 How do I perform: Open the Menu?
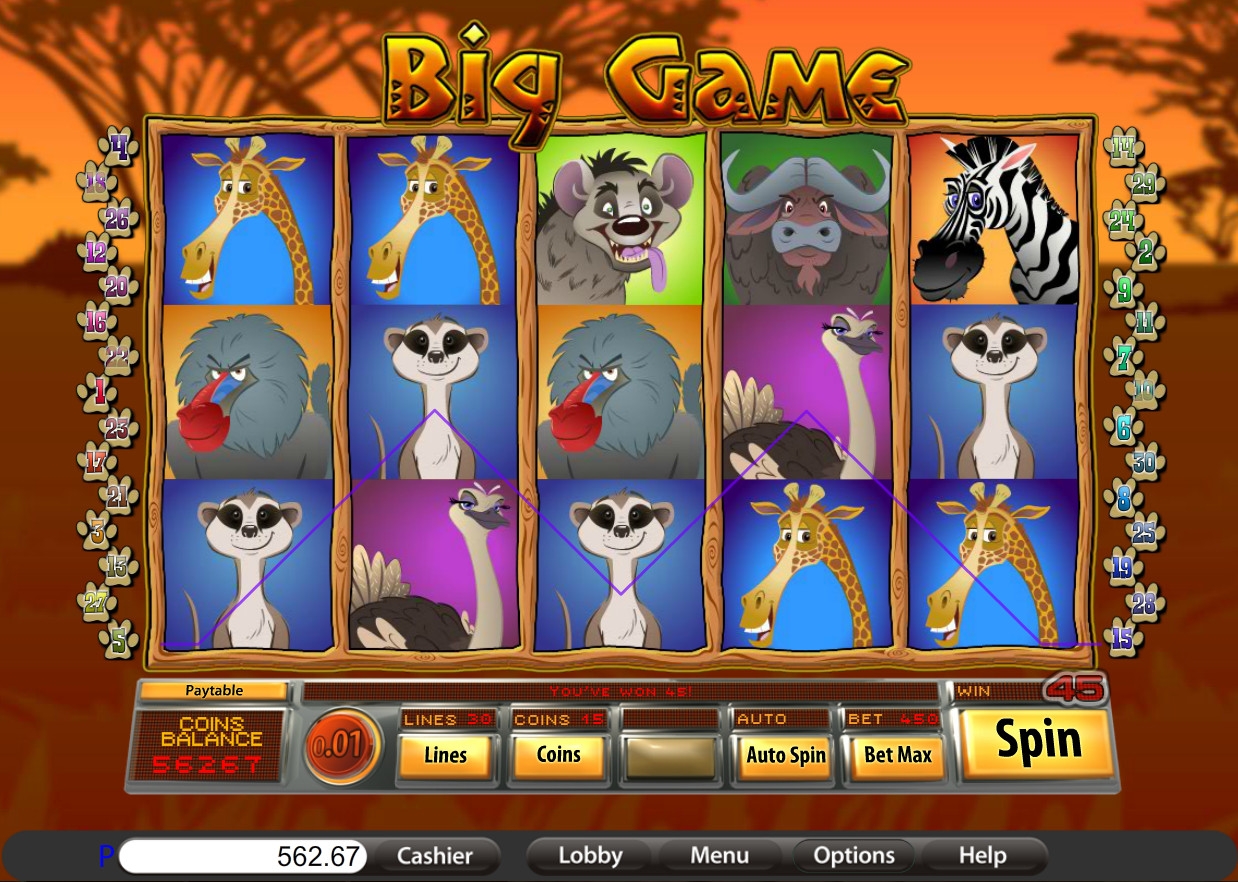(719, 856)
